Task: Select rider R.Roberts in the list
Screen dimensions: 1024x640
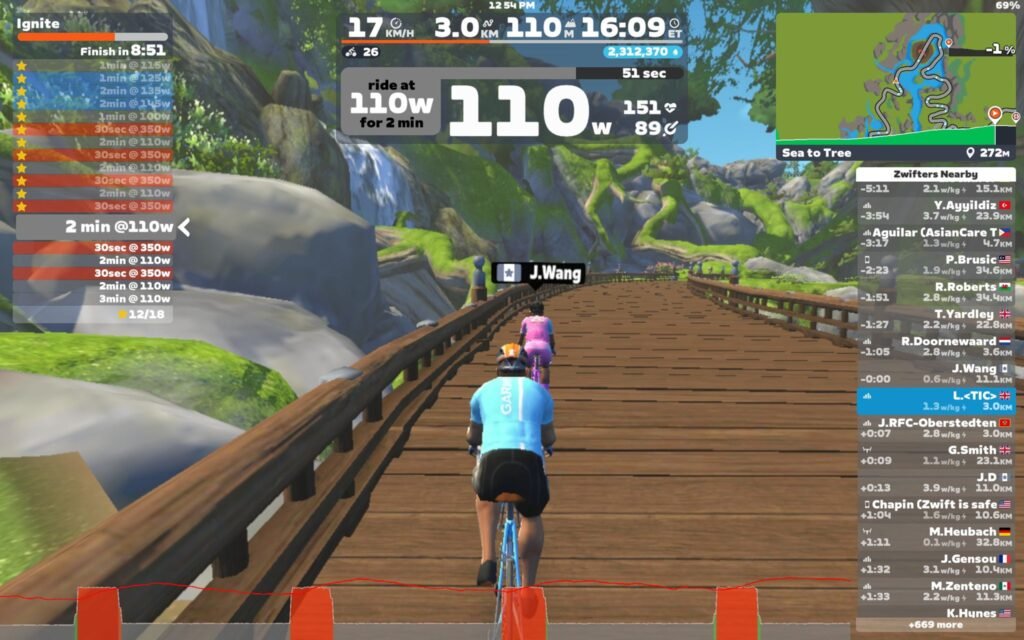Action: (936, 292)
